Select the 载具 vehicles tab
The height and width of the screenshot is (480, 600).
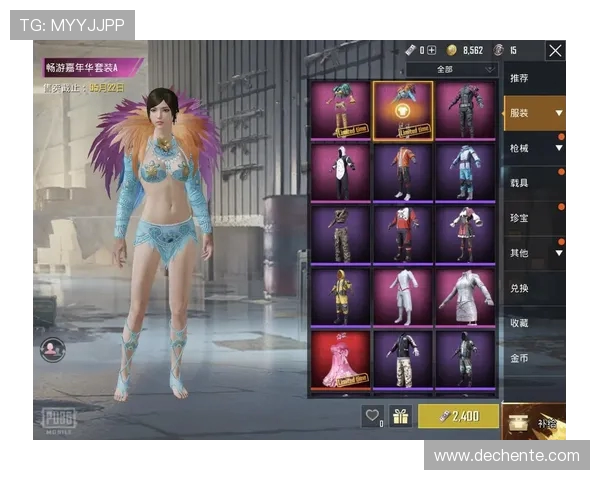(x=520, y=183)
